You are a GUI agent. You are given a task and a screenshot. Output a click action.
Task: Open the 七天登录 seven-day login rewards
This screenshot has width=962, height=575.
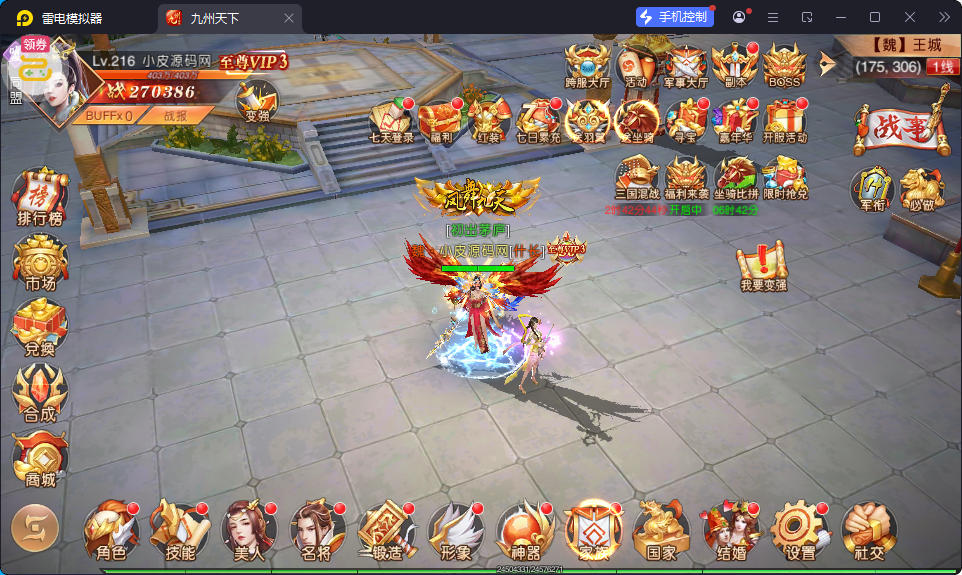tap(391, 122)
